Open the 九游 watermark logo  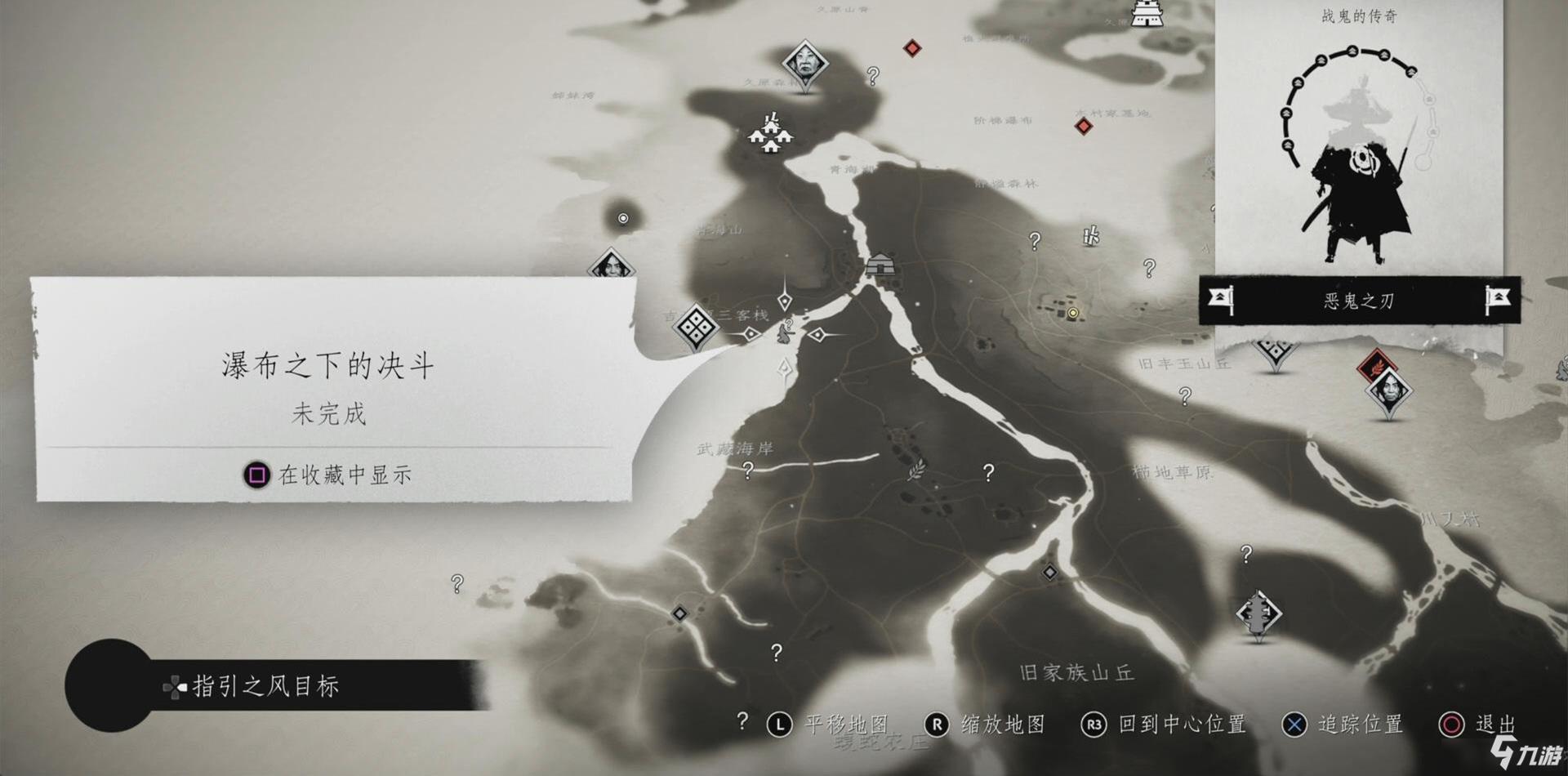click(x=1524, y=751)
